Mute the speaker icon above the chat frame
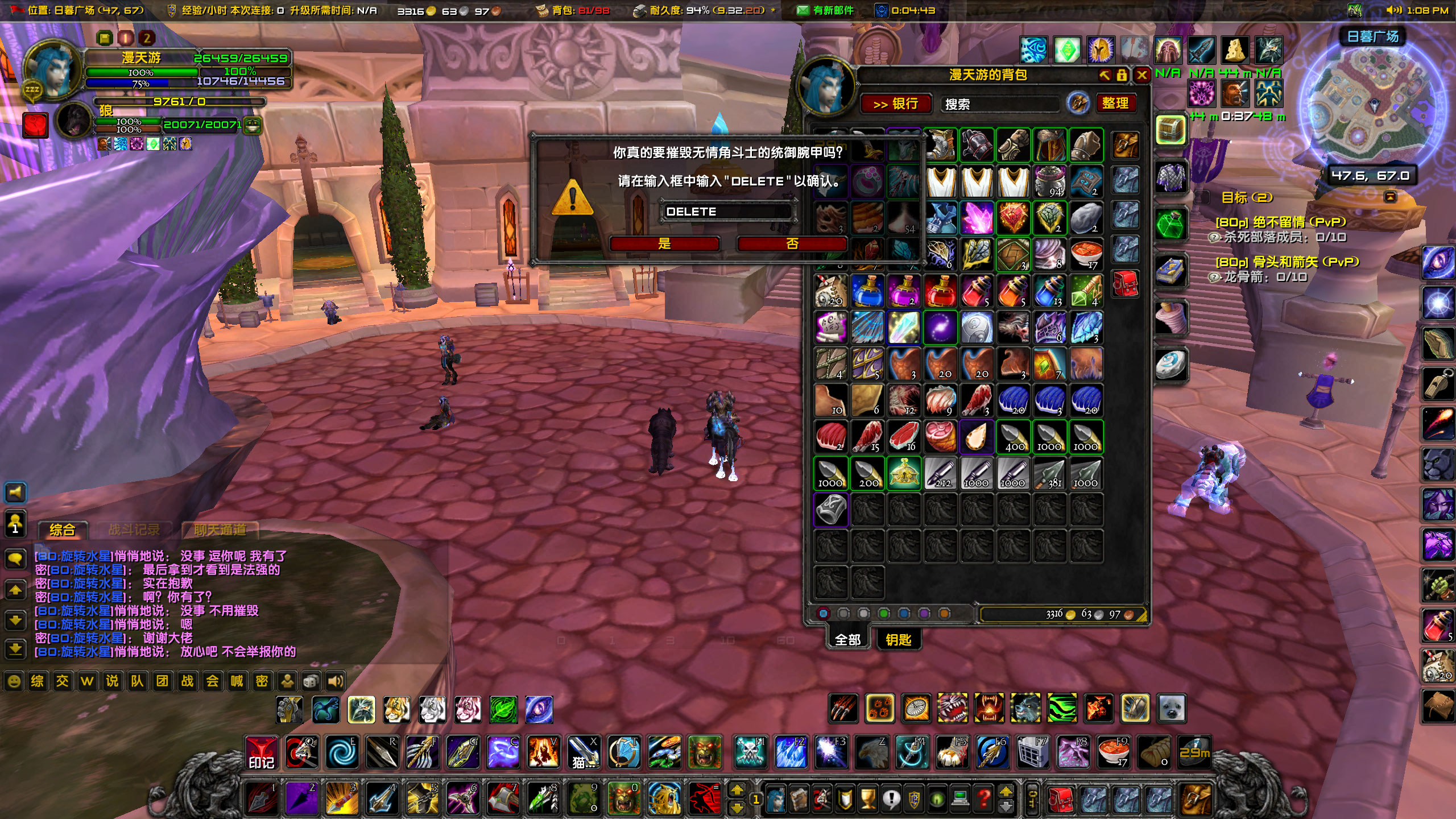This screenshot has width=1456, height=819. pyautogui.click(x=15, y=493)
